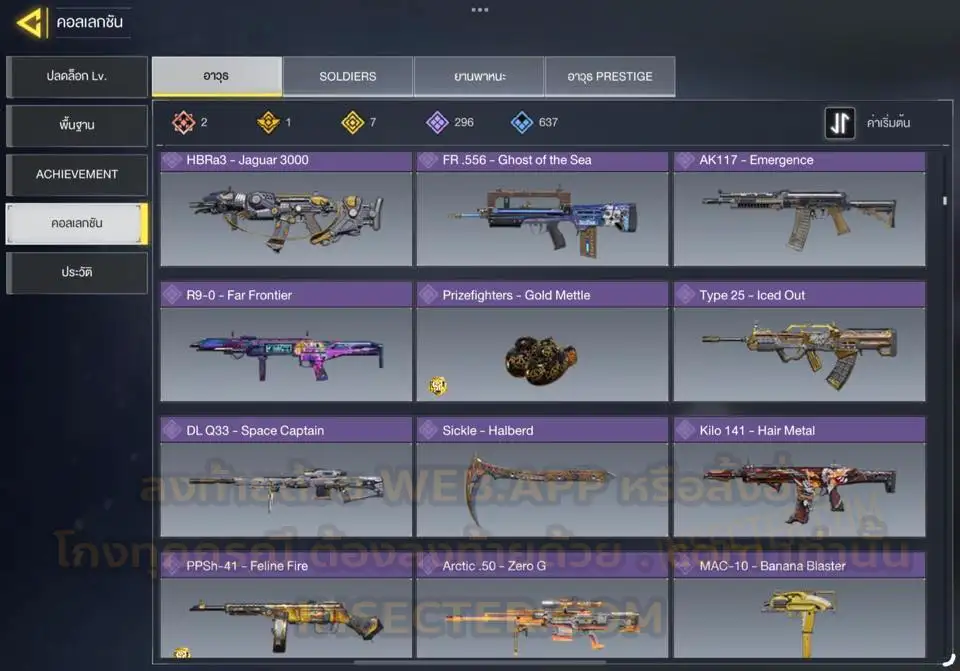Select the AK117 - Emergence weapon card
This screenshot has width=960, height=671.
[x=799, y=208]
